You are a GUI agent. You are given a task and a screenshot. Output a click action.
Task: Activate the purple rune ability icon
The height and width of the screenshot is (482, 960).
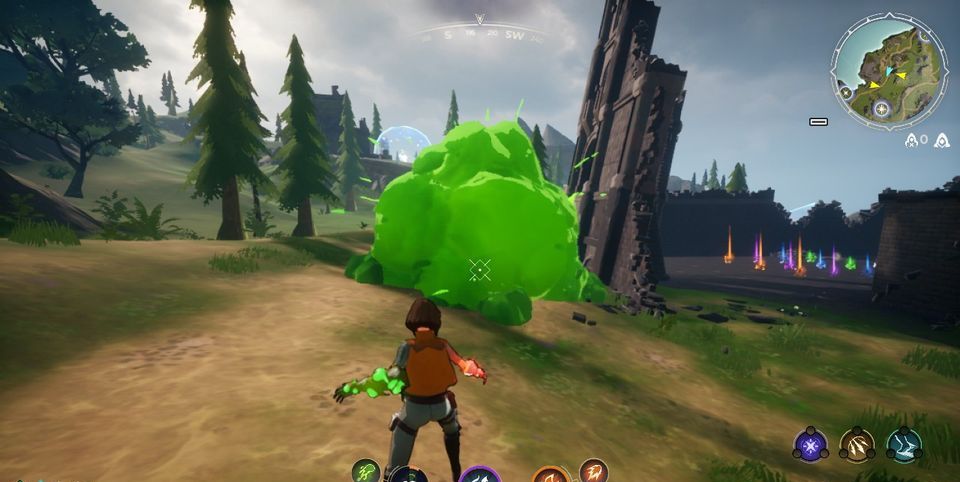480,476
